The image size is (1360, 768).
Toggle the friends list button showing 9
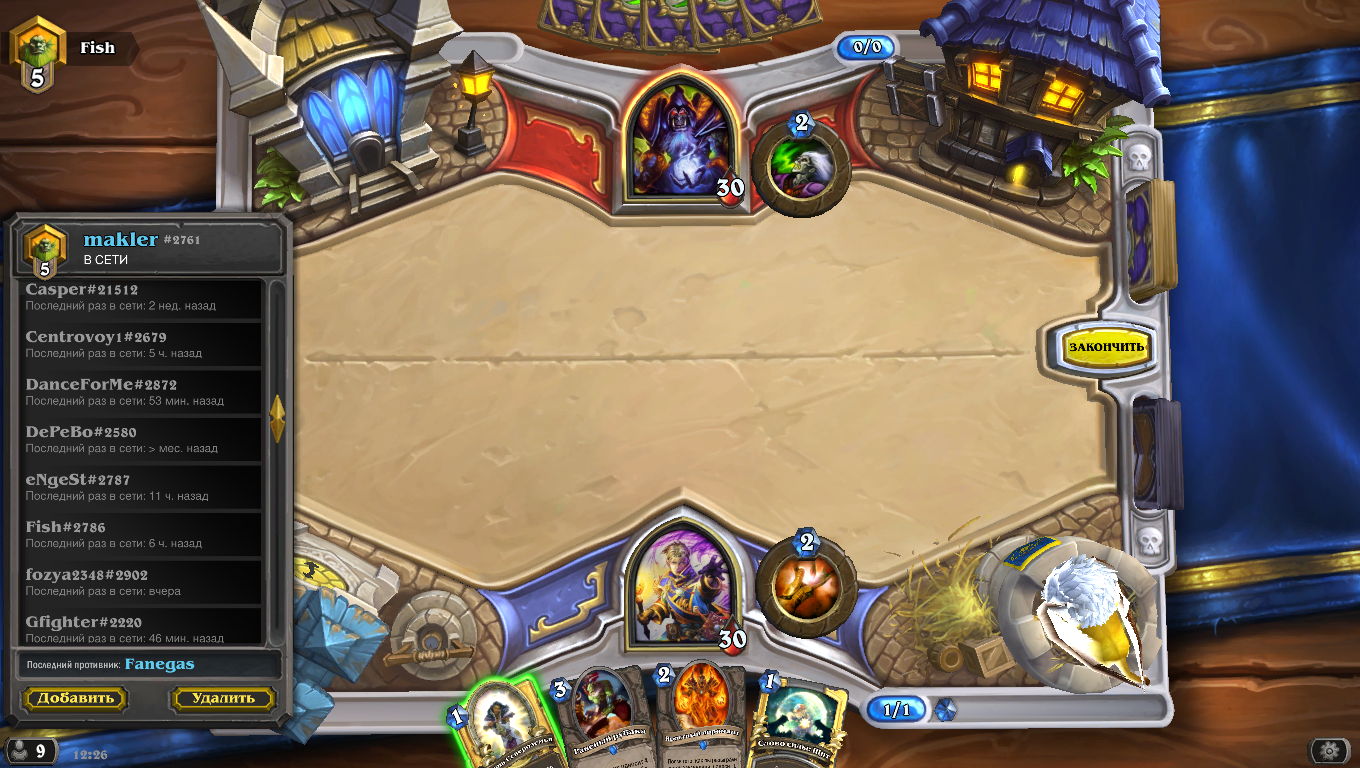[30, 751]
